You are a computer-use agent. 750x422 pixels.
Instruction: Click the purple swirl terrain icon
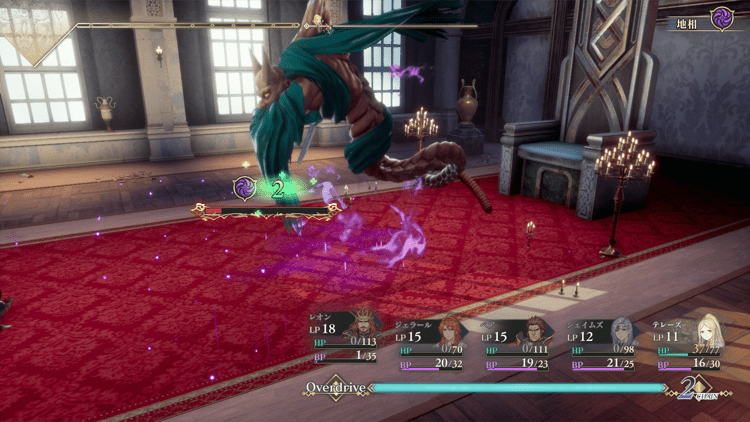721,17
